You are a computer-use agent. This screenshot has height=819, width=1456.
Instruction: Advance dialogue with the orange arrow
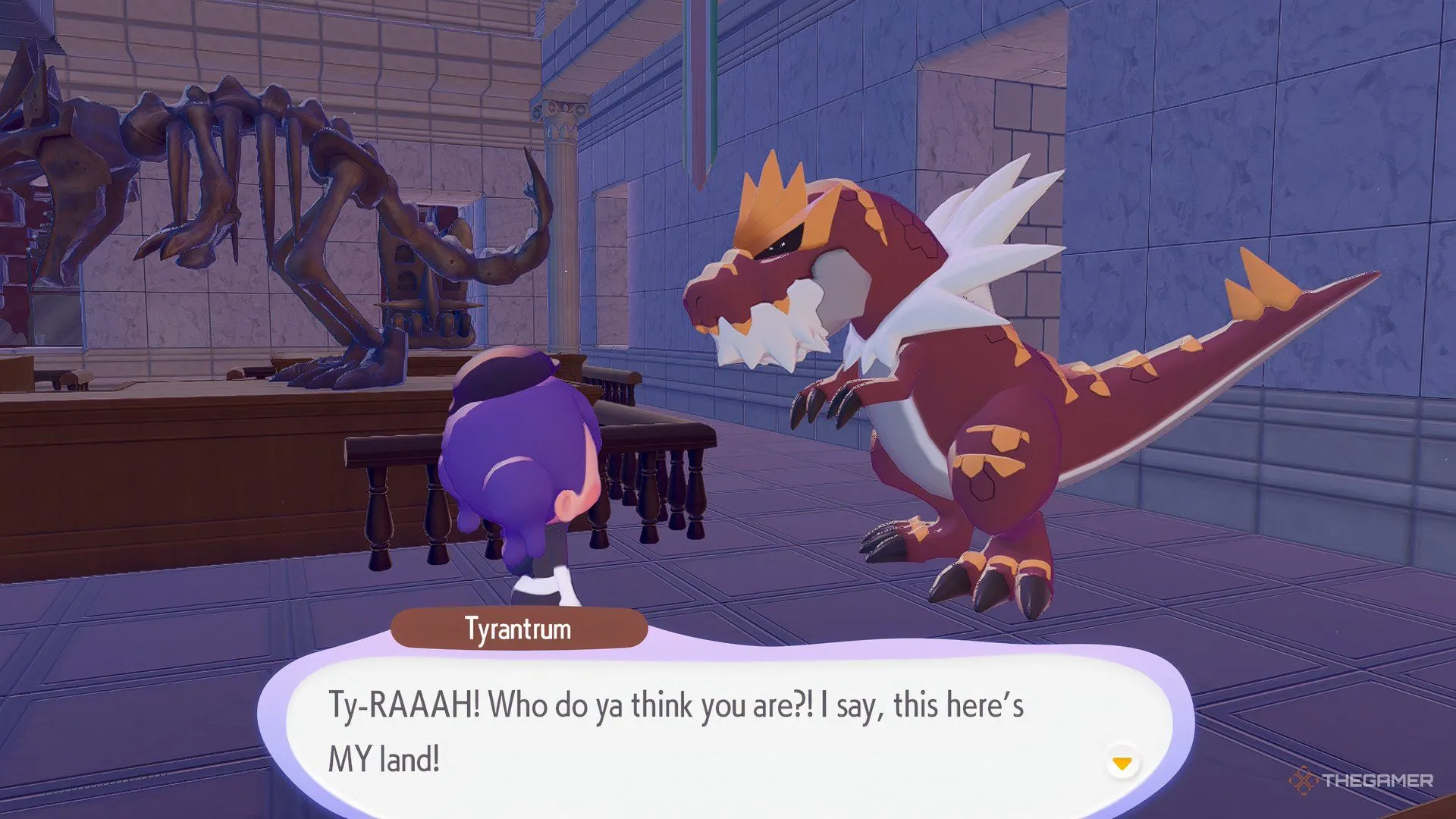[1122, 762]
